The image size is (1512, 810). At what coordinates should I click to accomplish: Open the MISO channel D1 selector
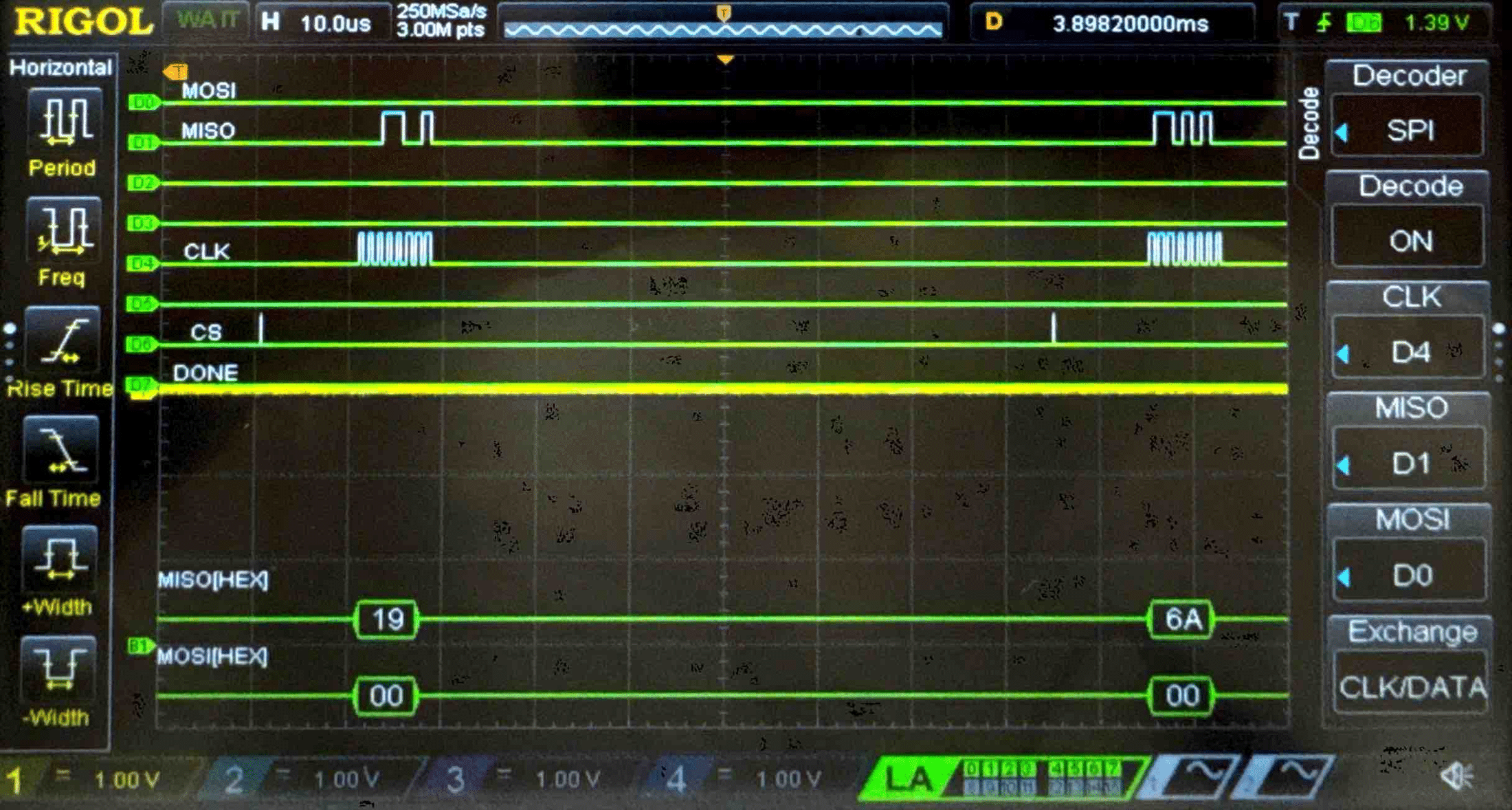click(x=1409, y=464)
